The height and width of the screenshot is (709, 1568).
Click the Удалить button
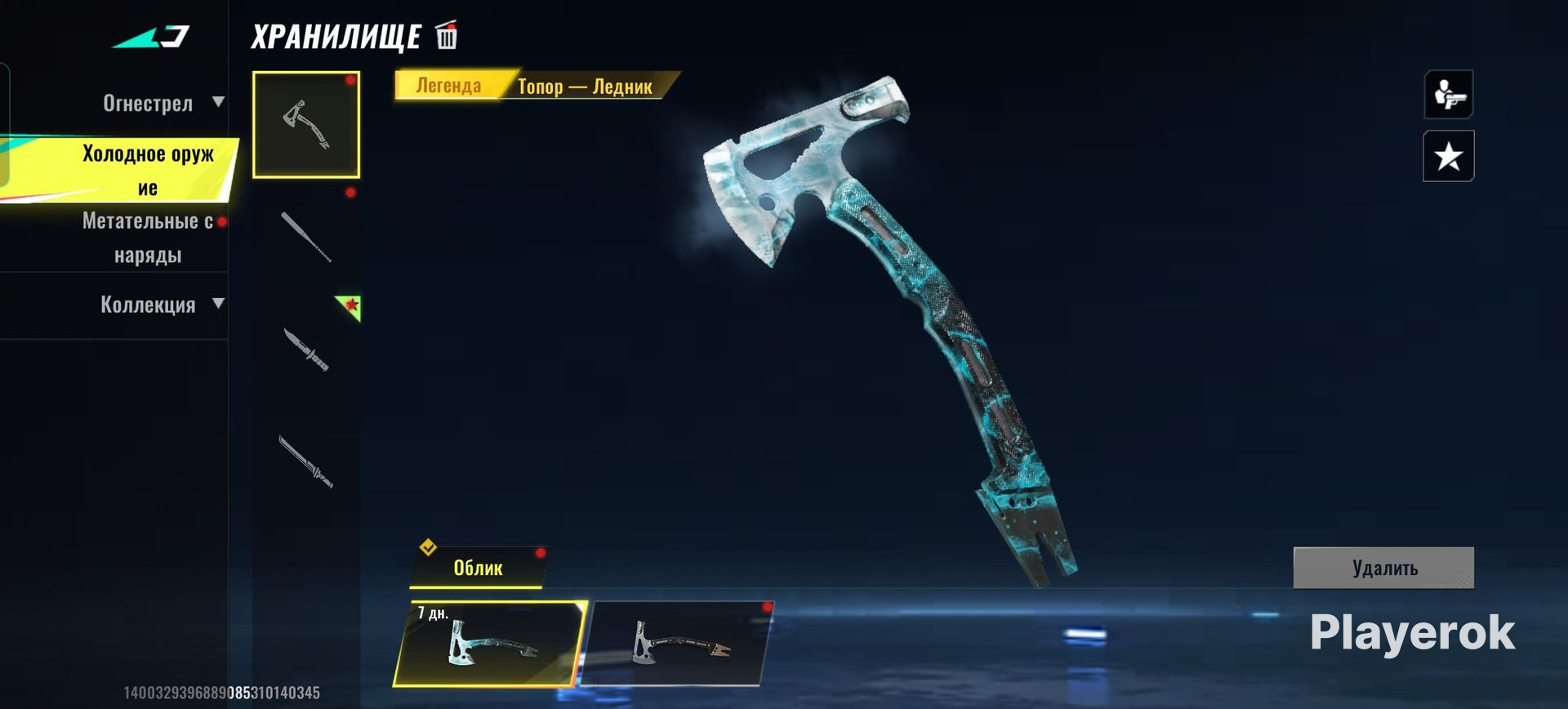[1383, 568]
